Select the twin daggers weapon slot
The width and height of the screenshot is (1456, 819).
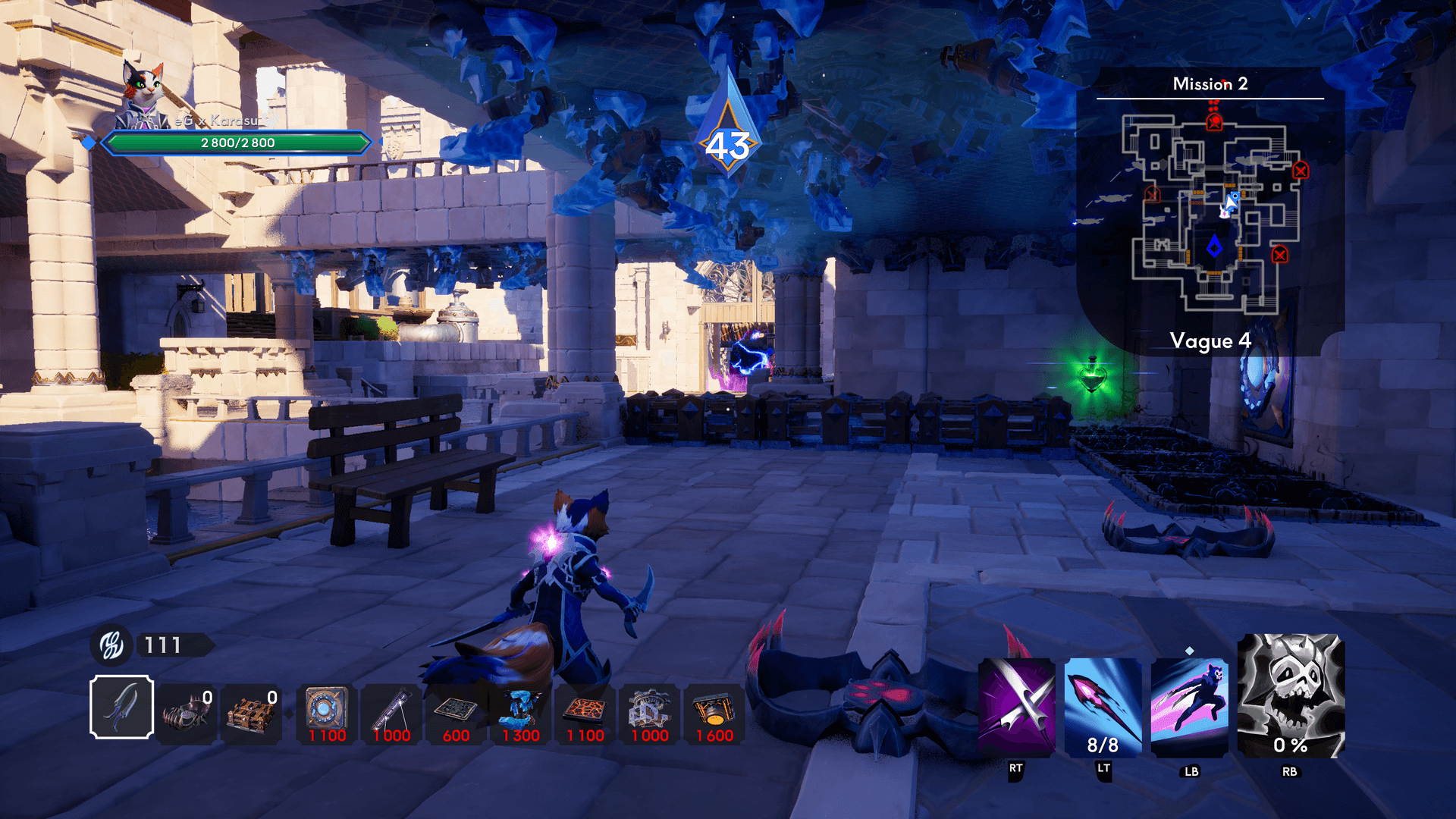point(121,707)
